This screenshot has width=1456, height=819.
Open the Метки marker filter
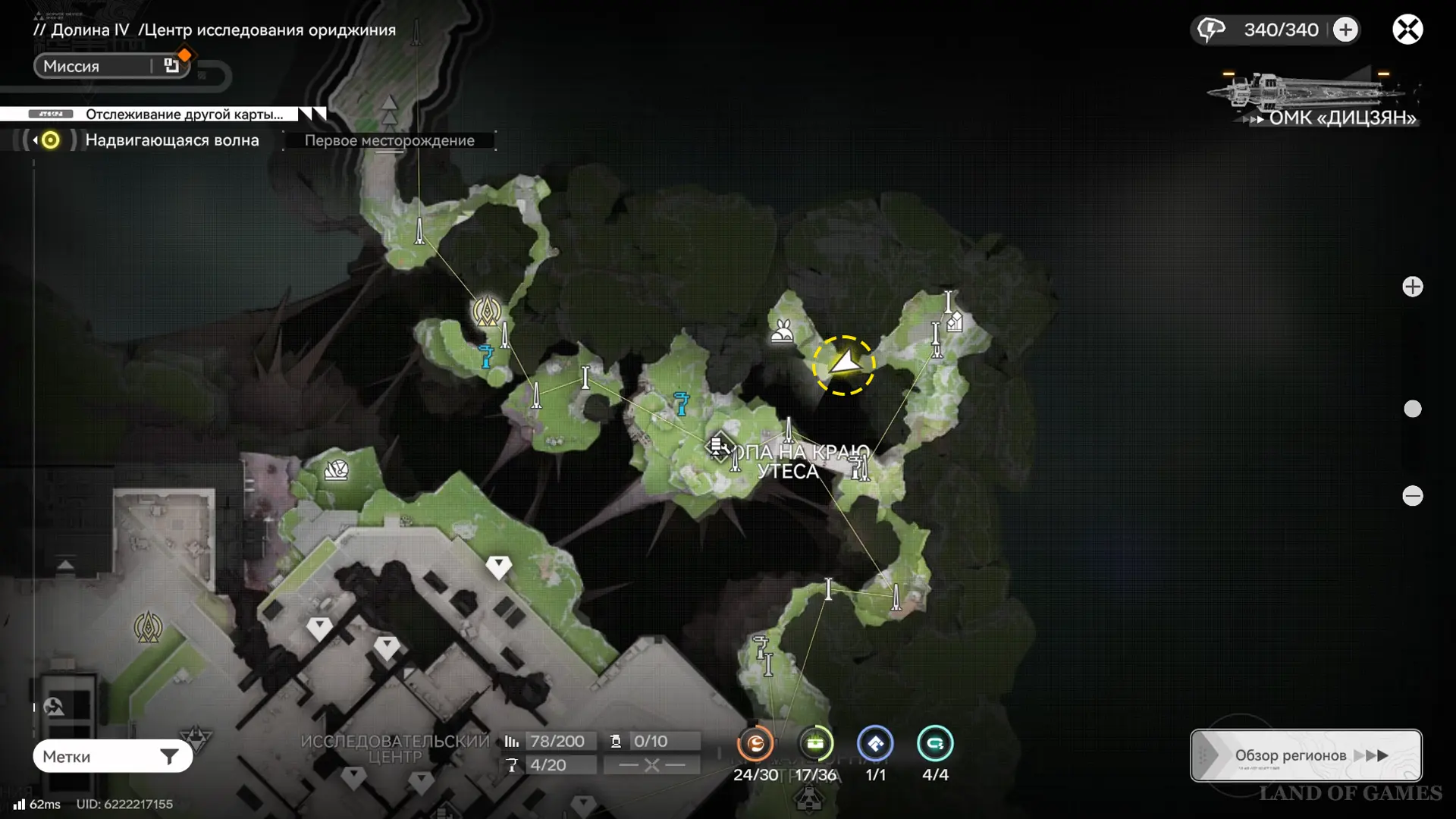click(112, 756)
